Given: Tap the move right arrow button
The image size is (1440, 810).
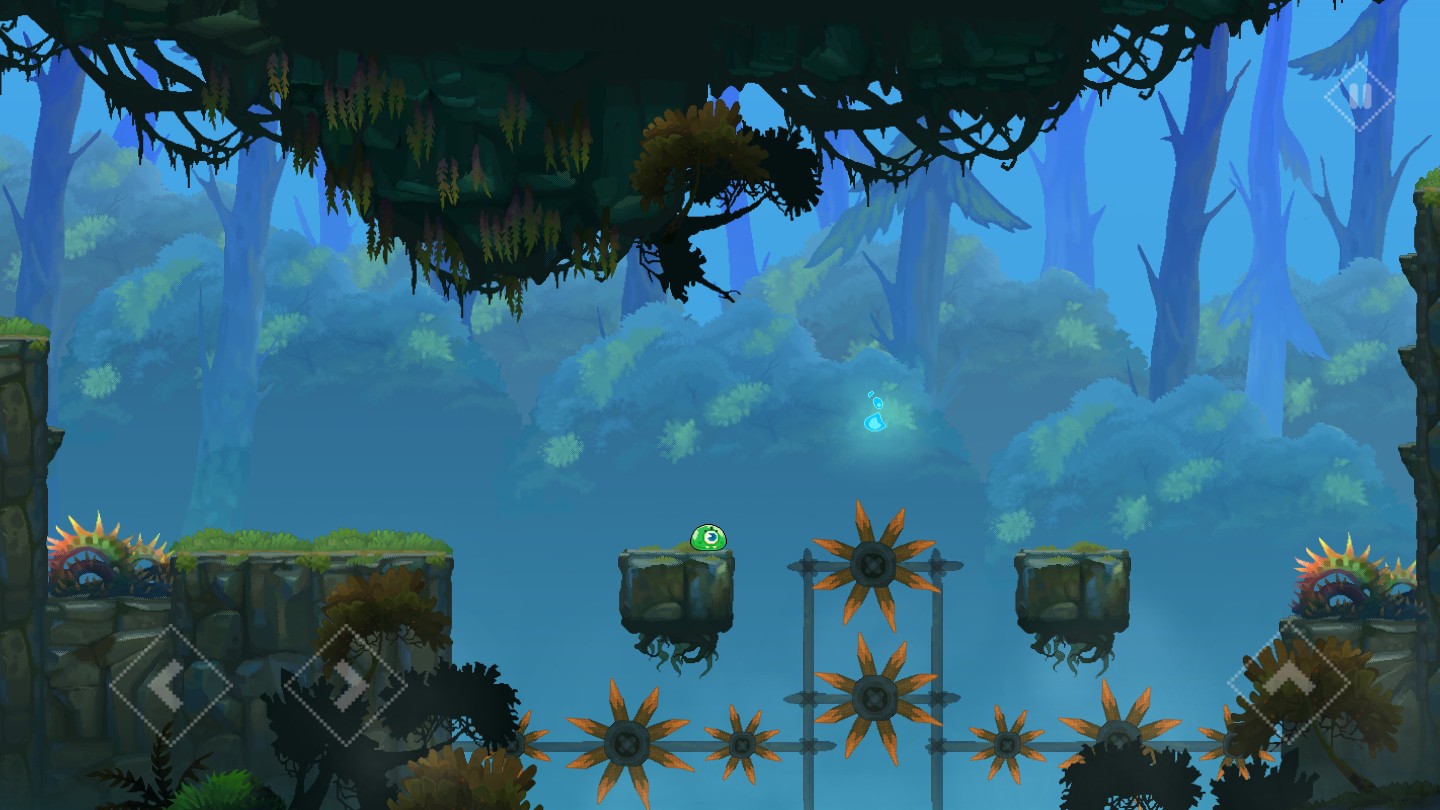Looking at the screenshot, I should pyautogui.click(x=345, y=685).
